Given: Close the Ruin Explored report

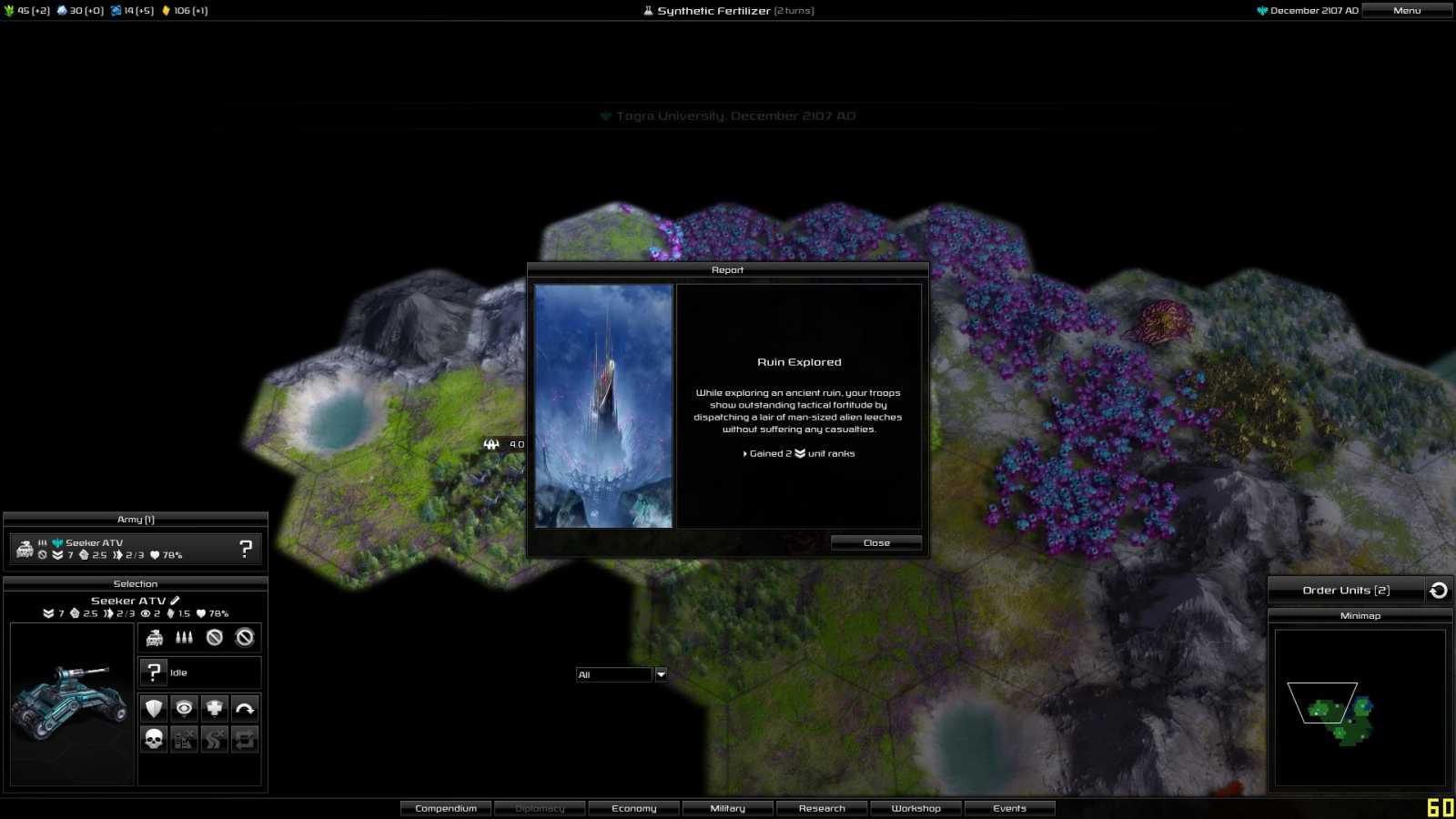Looking at the screenshot, I should (x=875, y=541).
